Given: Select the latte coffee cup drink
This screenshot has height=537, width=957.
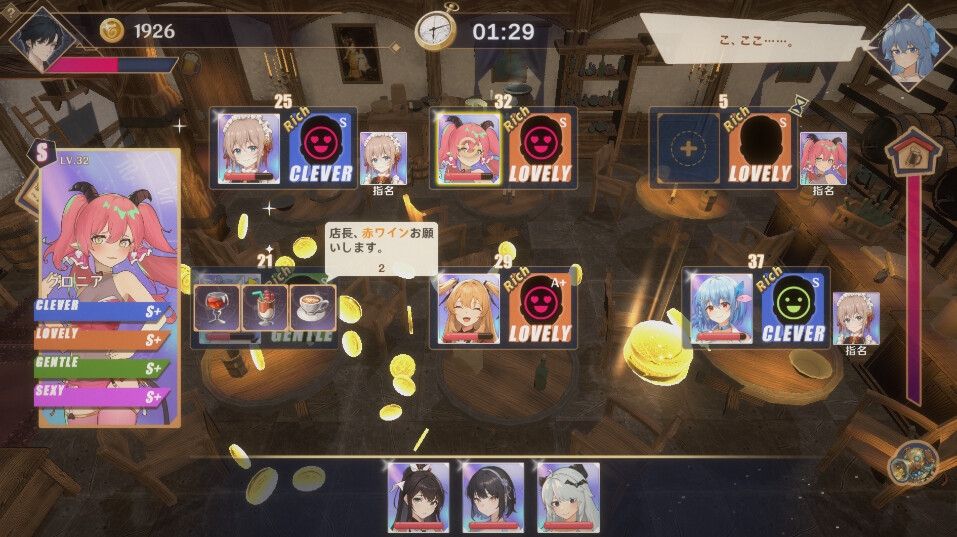Looking at the screenshot, I should coord(313,308).
